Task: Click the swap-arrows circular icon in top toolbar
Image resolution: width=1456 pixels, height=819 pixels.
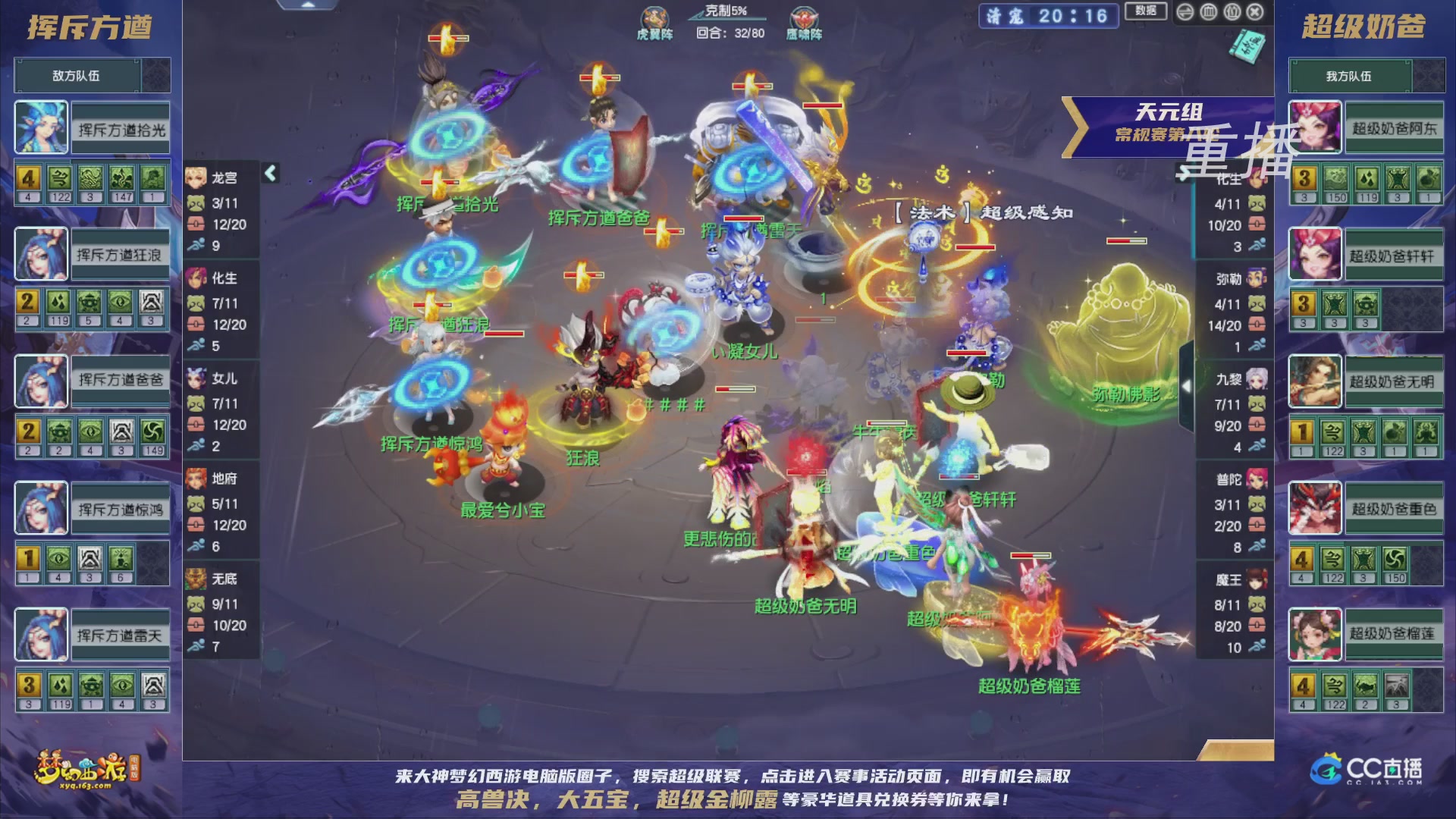Action: [1185, 12]
